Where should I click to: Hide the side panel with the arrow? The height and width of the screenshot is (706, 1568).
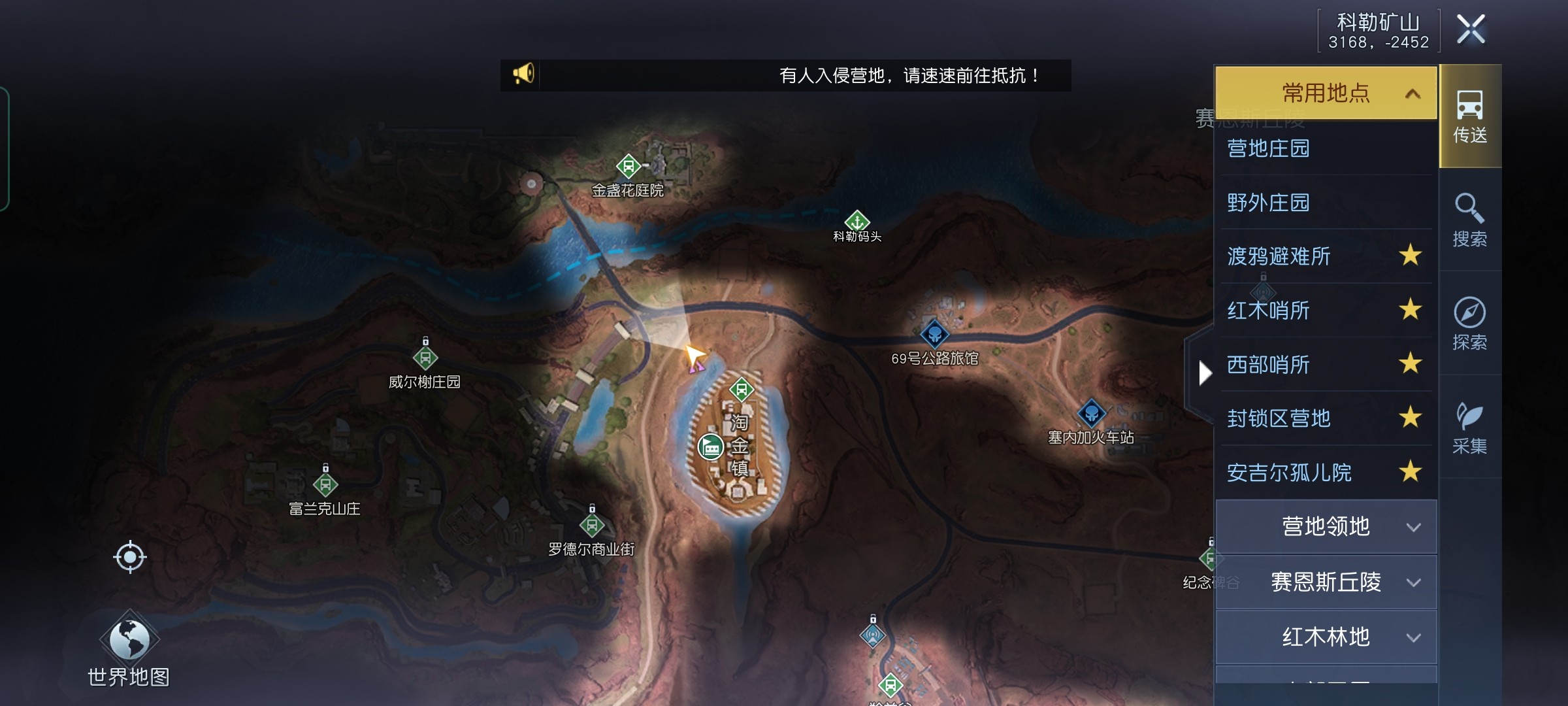click(x=1205, y=373)
